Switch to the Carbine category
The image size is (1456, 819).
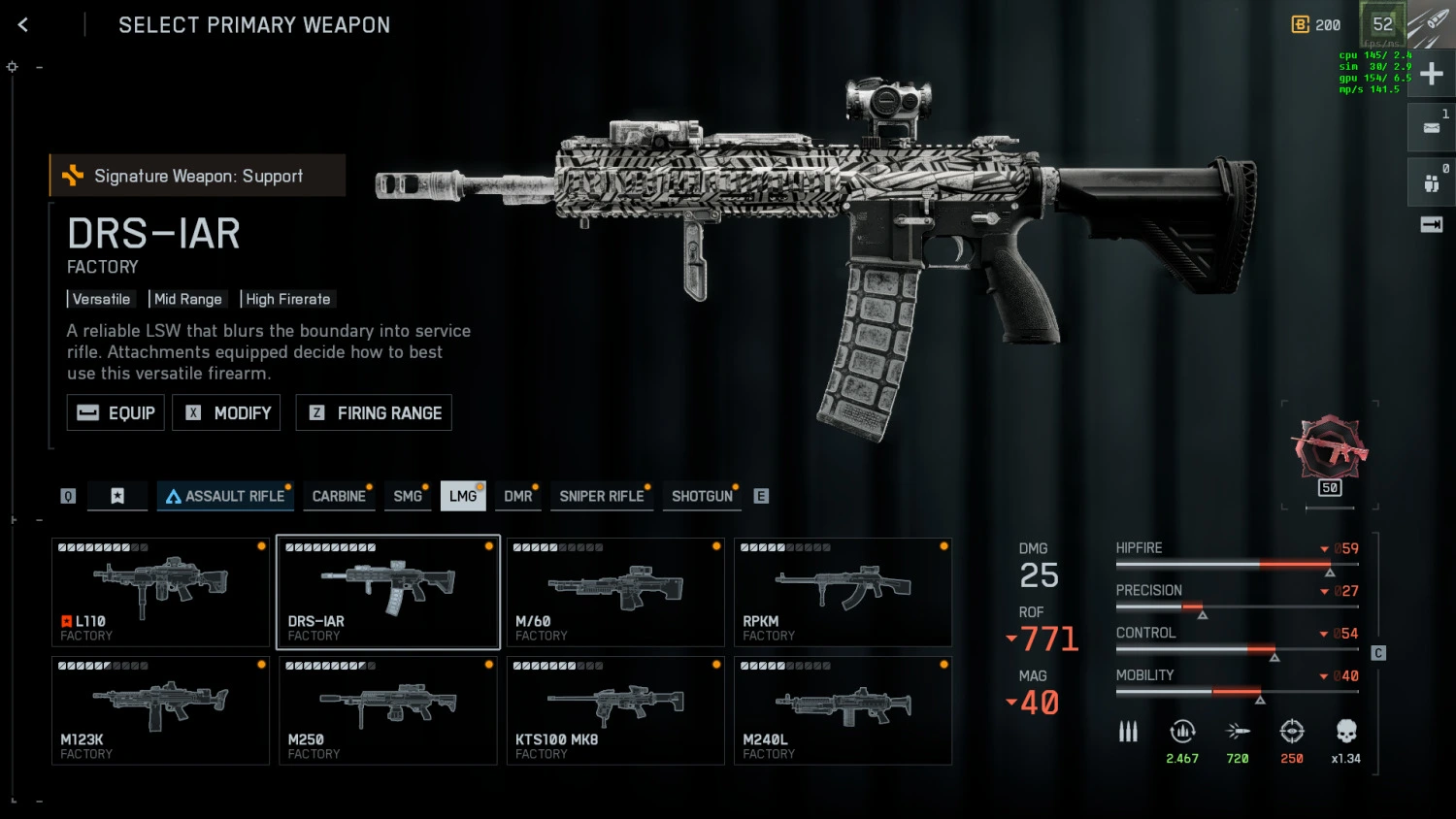click(x=339, y=496)
